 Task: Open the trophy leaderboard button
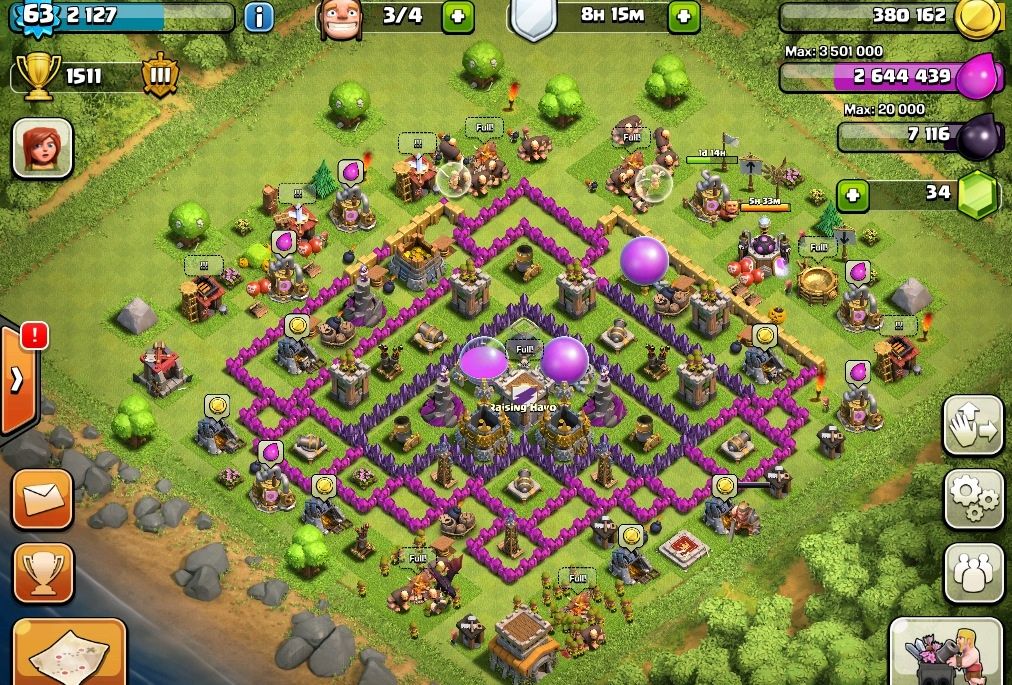pos(43,572)
